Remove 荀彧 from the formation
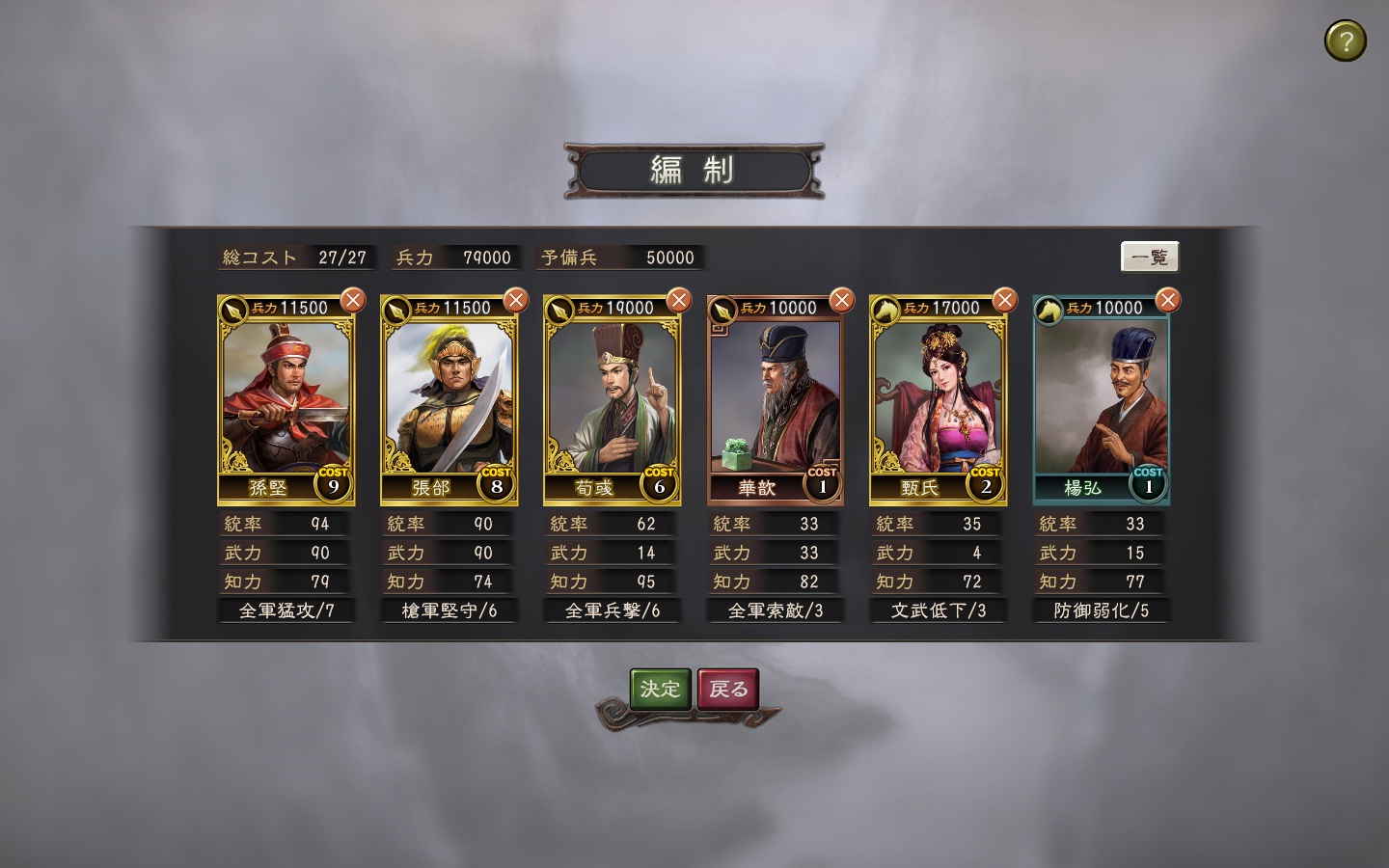Screen dimensions: 1389x868 [x=679, y=300]
